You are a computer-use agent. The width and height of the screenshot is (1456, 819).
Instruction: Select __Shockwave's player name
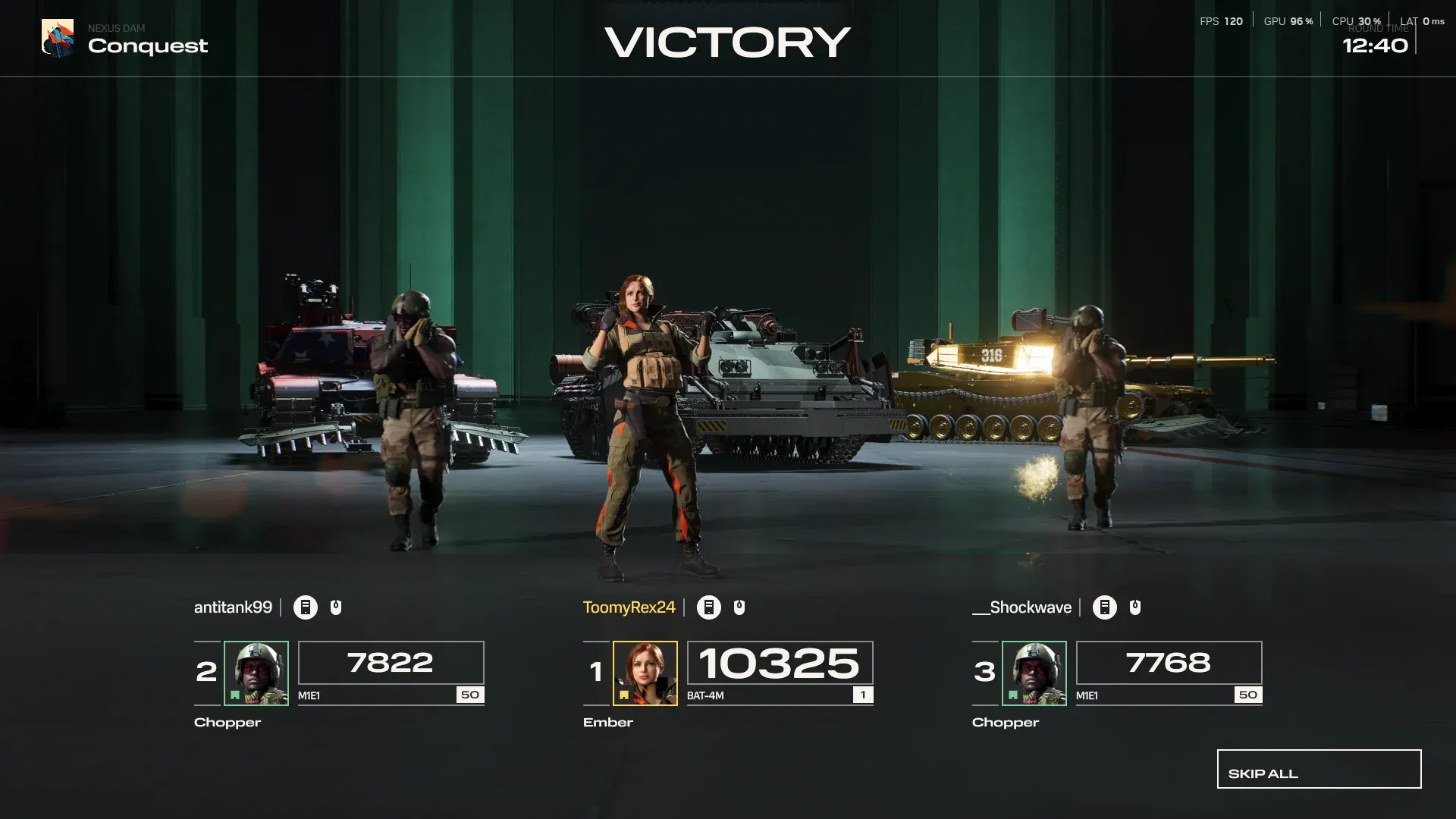tap(1021, 607)
